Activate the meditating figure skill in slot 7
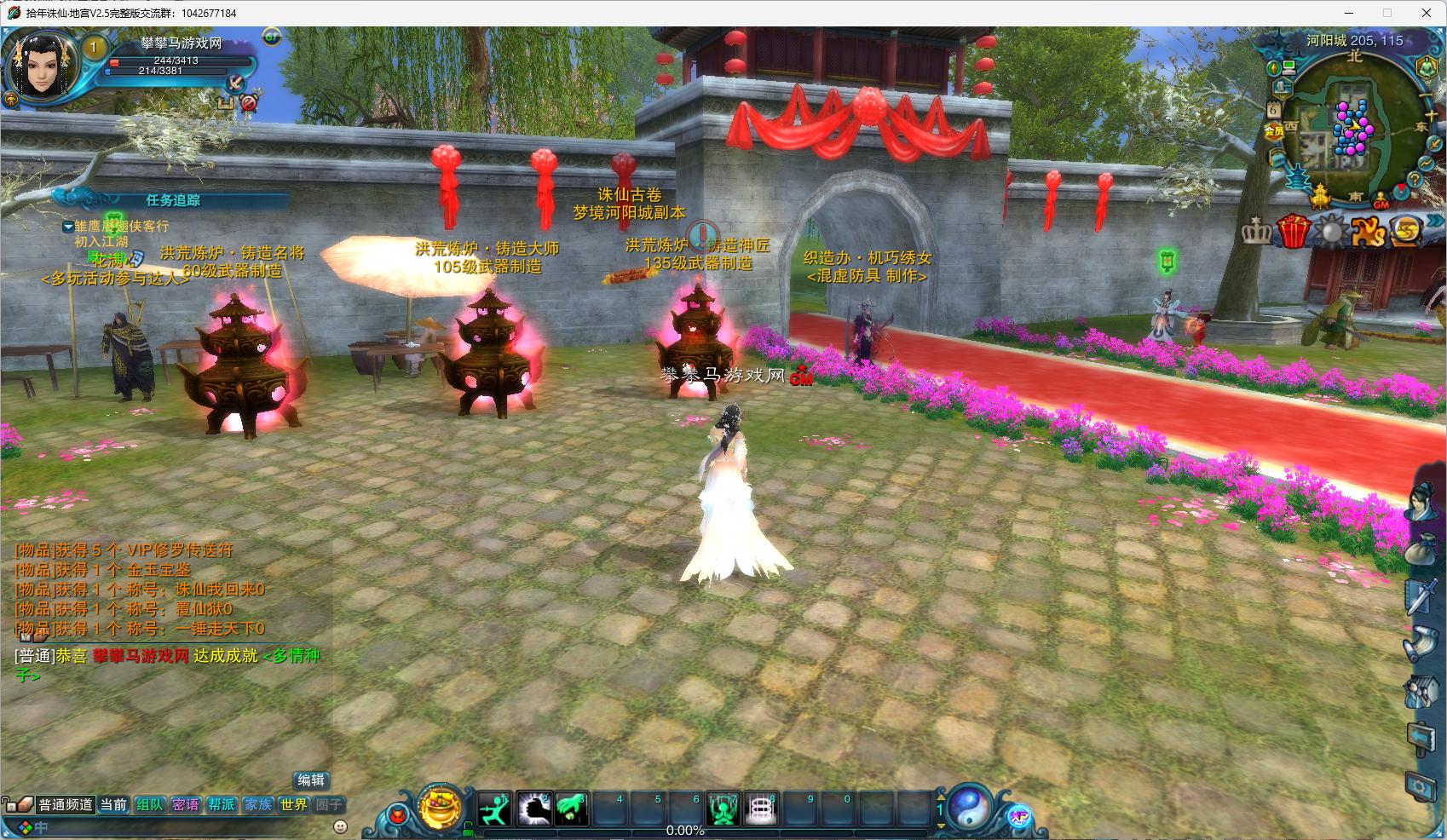The image size is (1447, 840). click(x=723, y=808)
